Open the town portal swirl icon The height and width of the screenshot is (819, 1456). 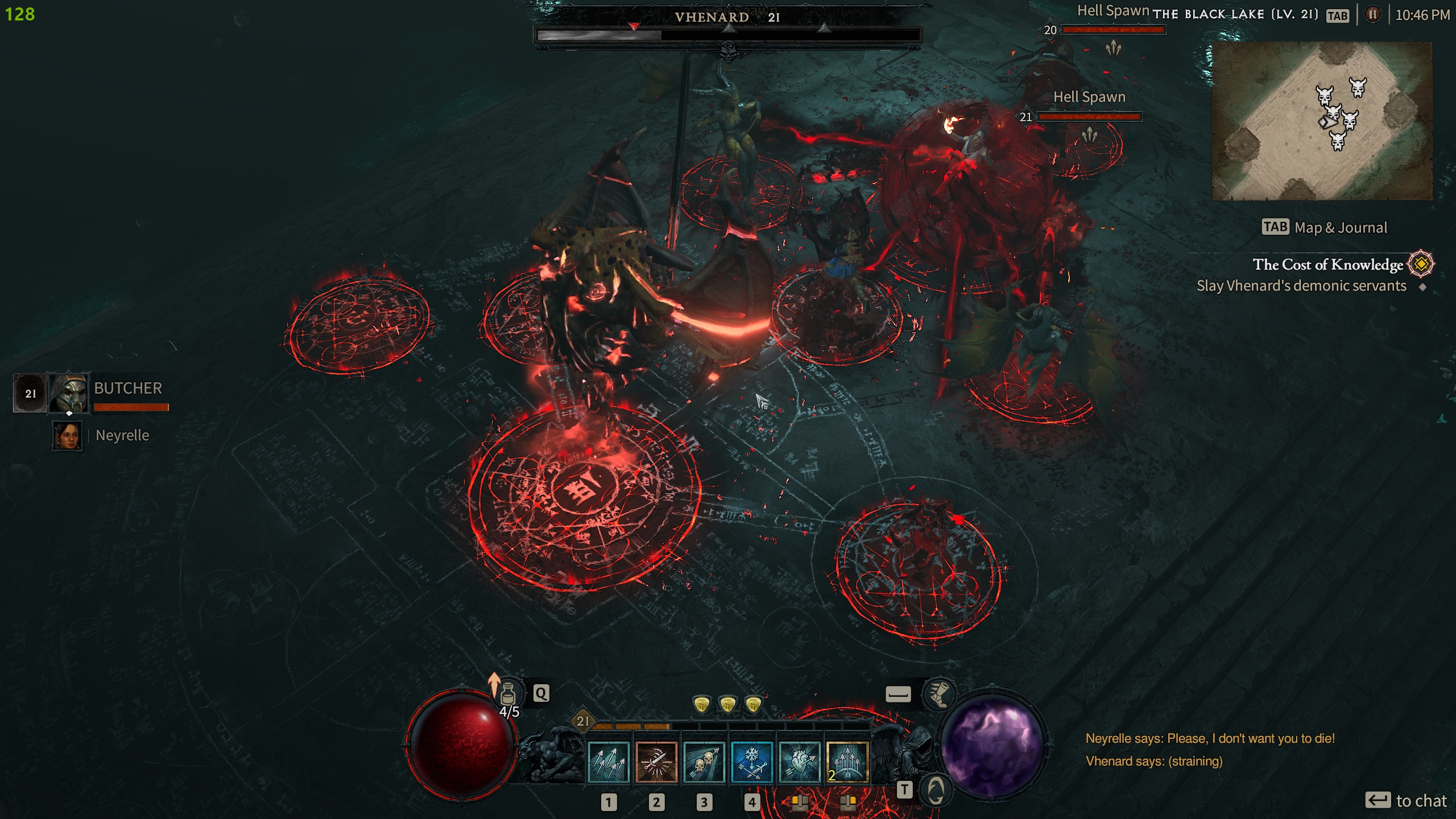coord(936,790)
